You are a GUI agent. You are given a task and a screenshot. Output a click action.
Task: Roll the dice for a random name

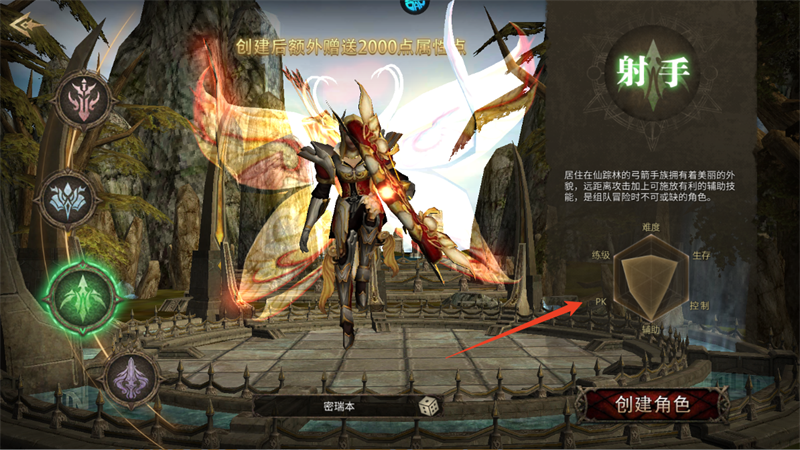427,406
